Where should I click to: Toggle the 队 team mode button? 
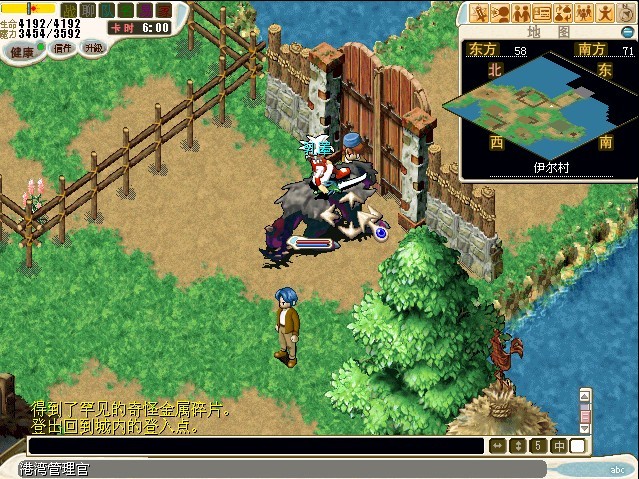(x=105, y=10)
